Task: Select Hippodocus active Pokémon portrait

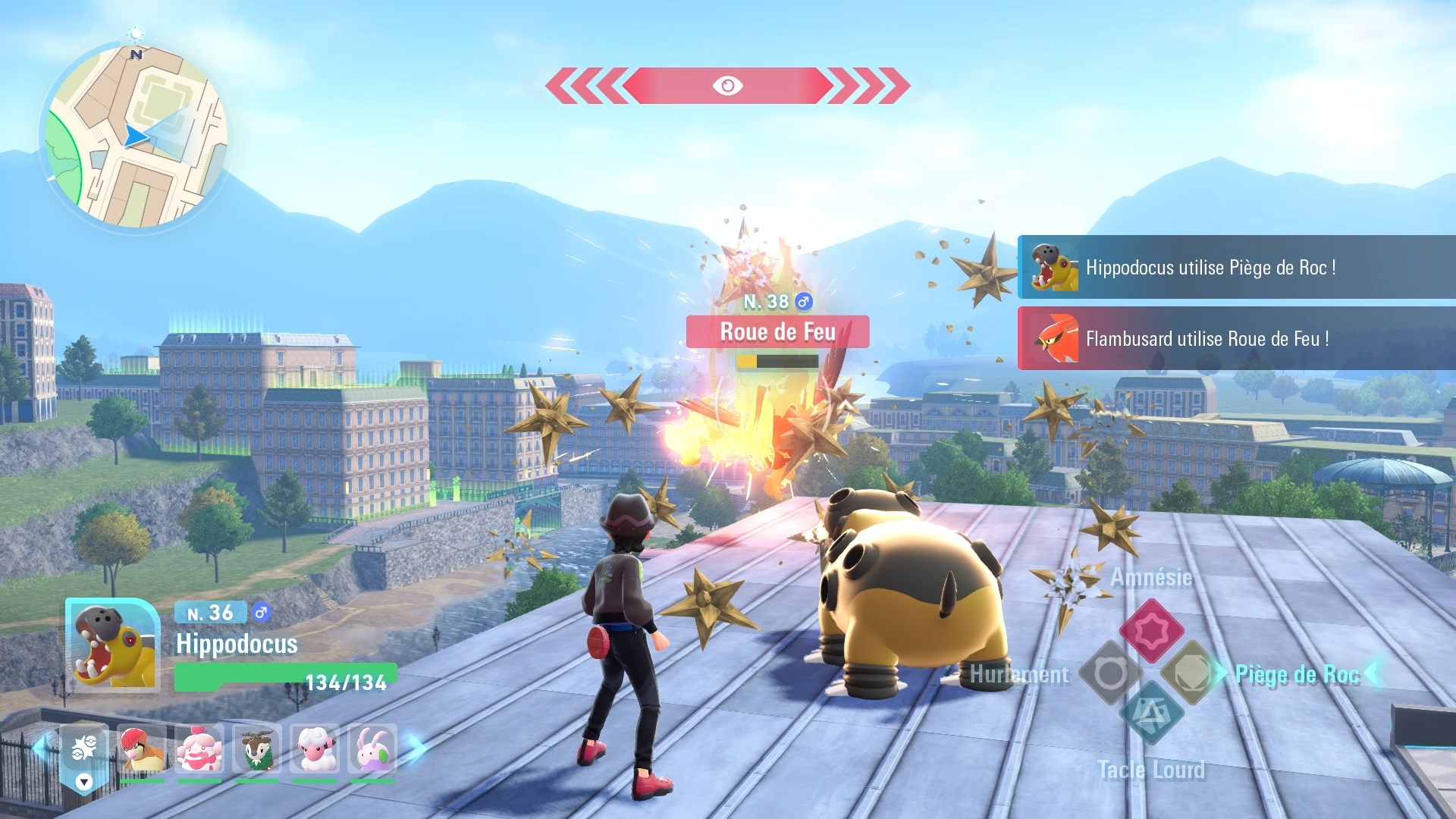Action: tap(113, 645)
